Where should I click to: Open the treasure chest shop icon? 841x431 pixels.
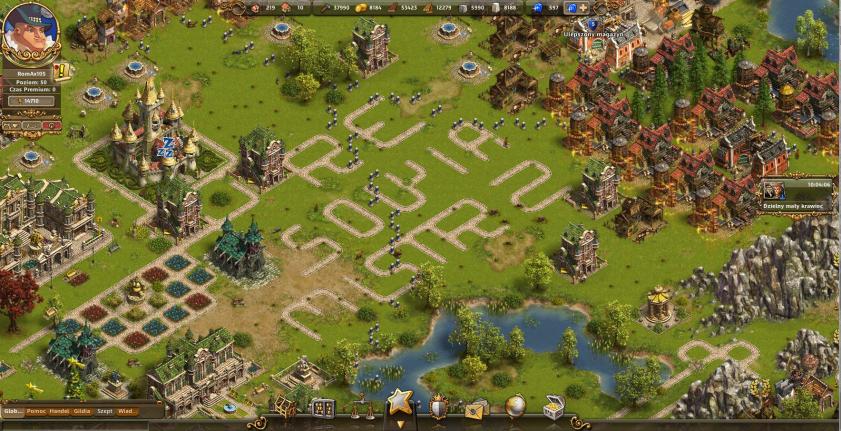pyautogui.click(x=553, y=407)
